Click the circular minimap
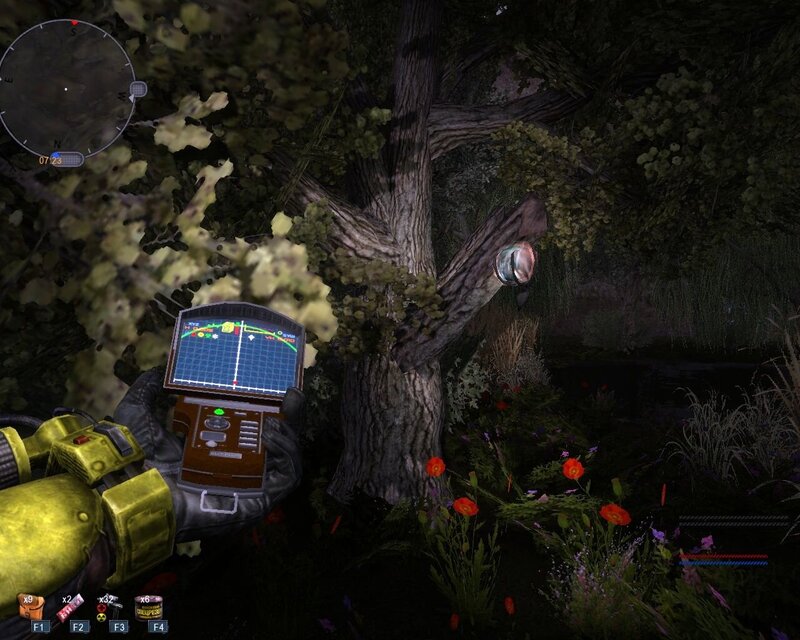 [68, 88]
